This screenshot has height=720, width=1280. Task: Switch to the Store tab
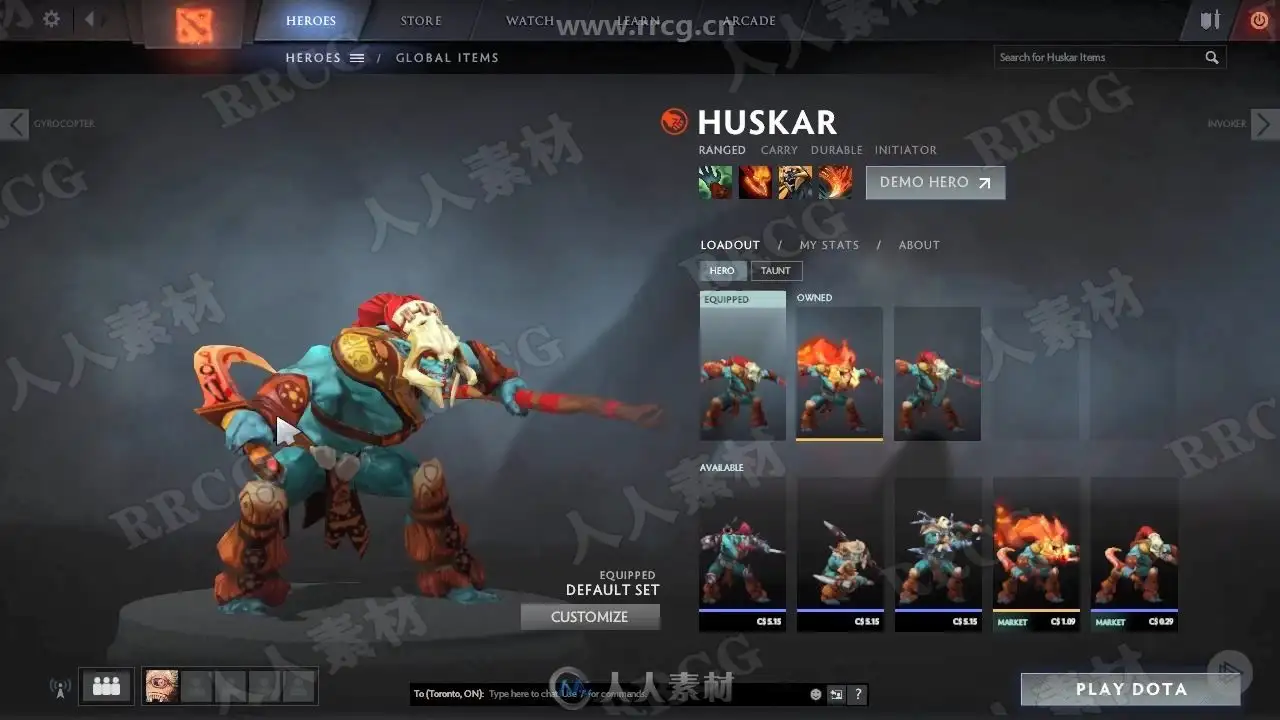click(x=421, y=21)
